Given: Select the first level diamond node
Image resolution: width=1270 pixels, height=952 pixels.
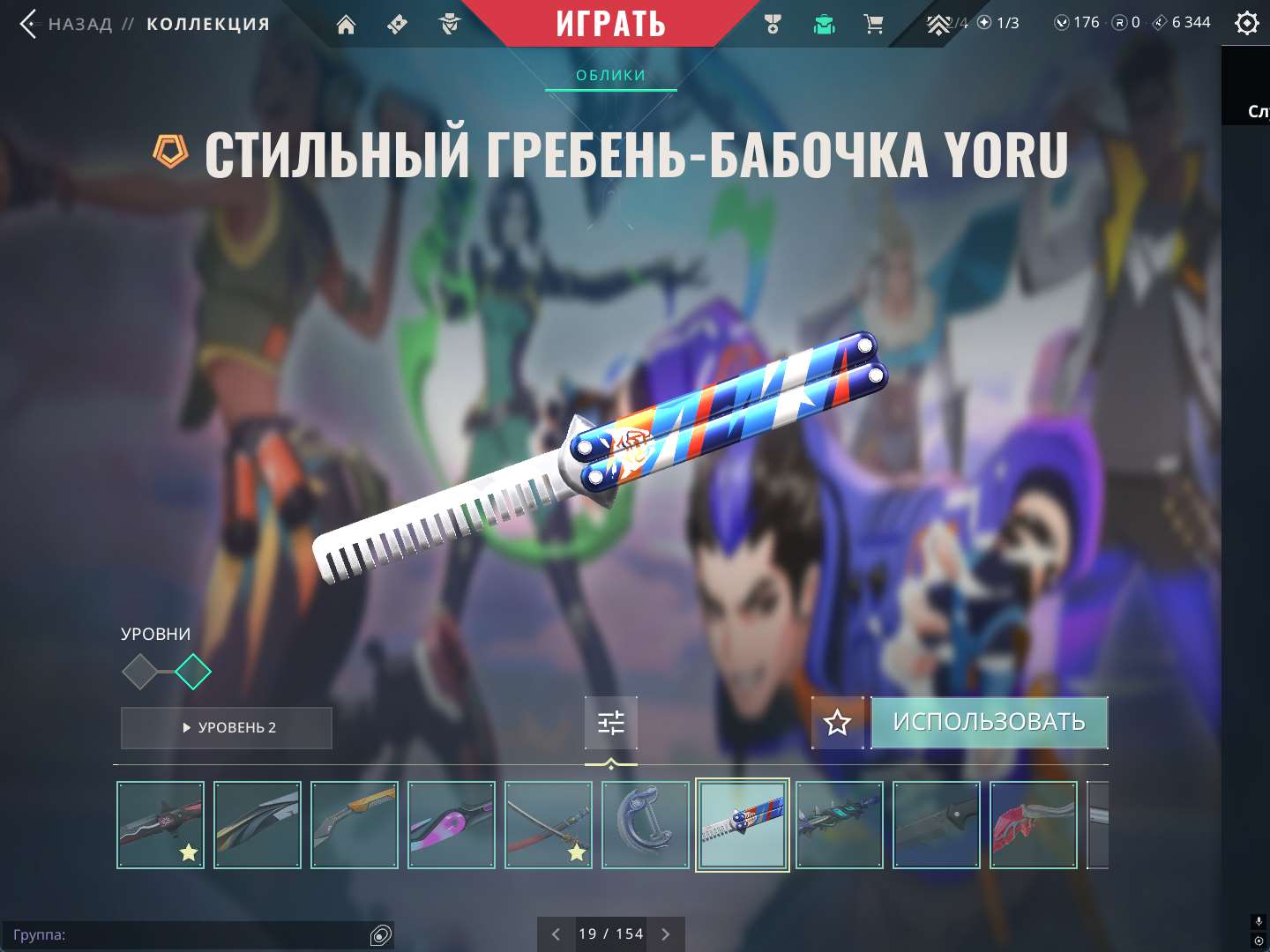Looking at the screenshot, I should [141, 671].
